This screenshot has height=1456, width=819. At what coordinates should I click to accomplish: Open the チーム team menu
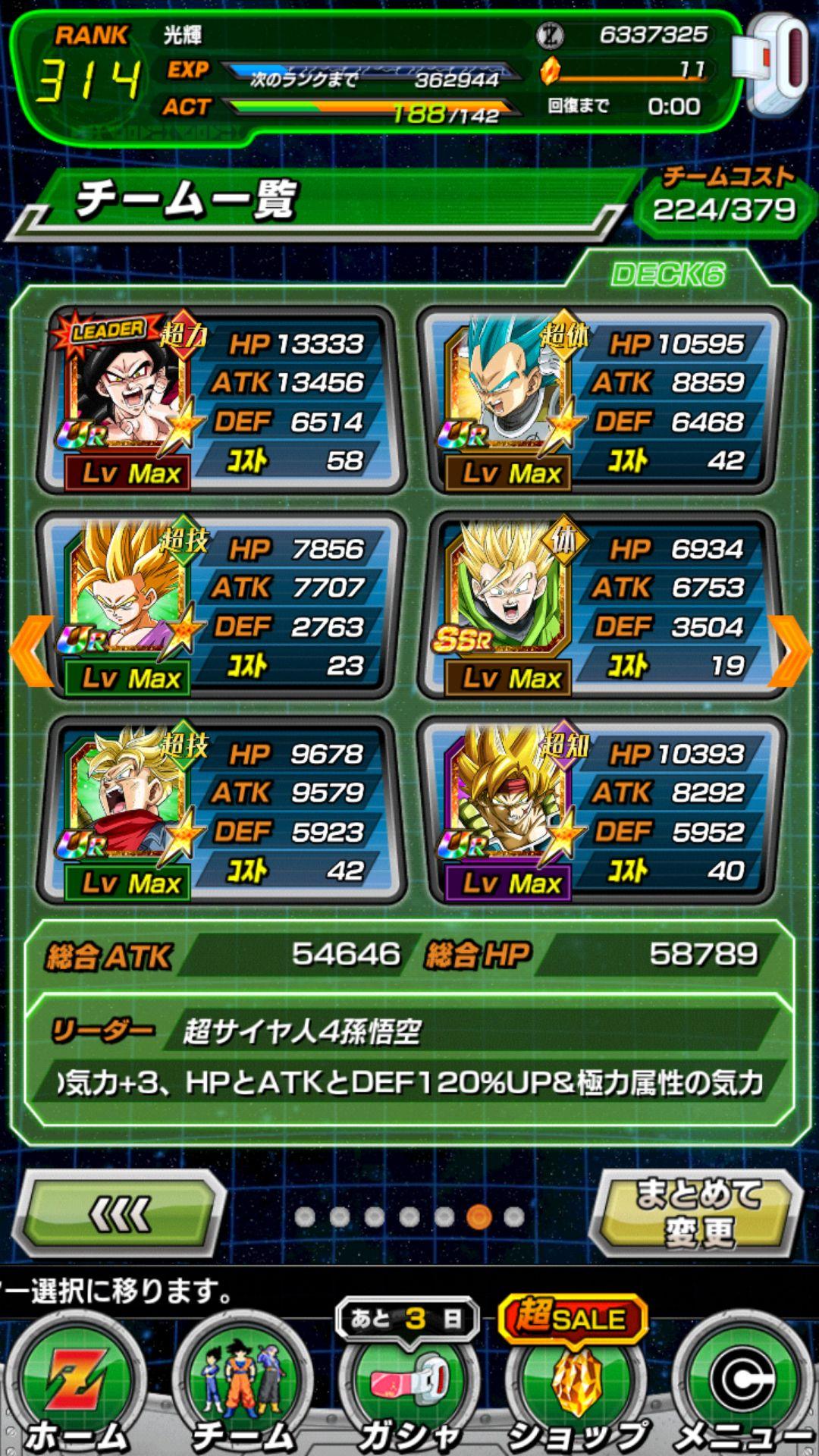click(243, 1388)
